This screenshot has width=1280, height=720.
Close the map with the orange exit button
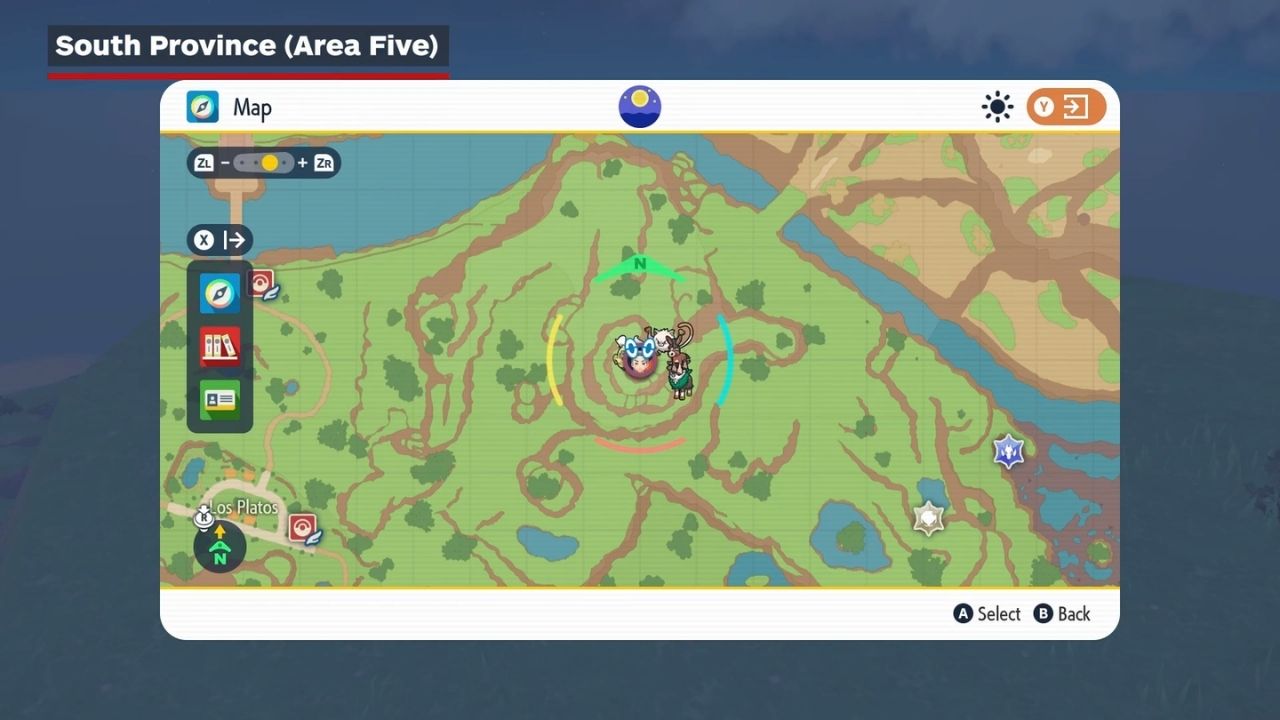tap(1066, 107)
